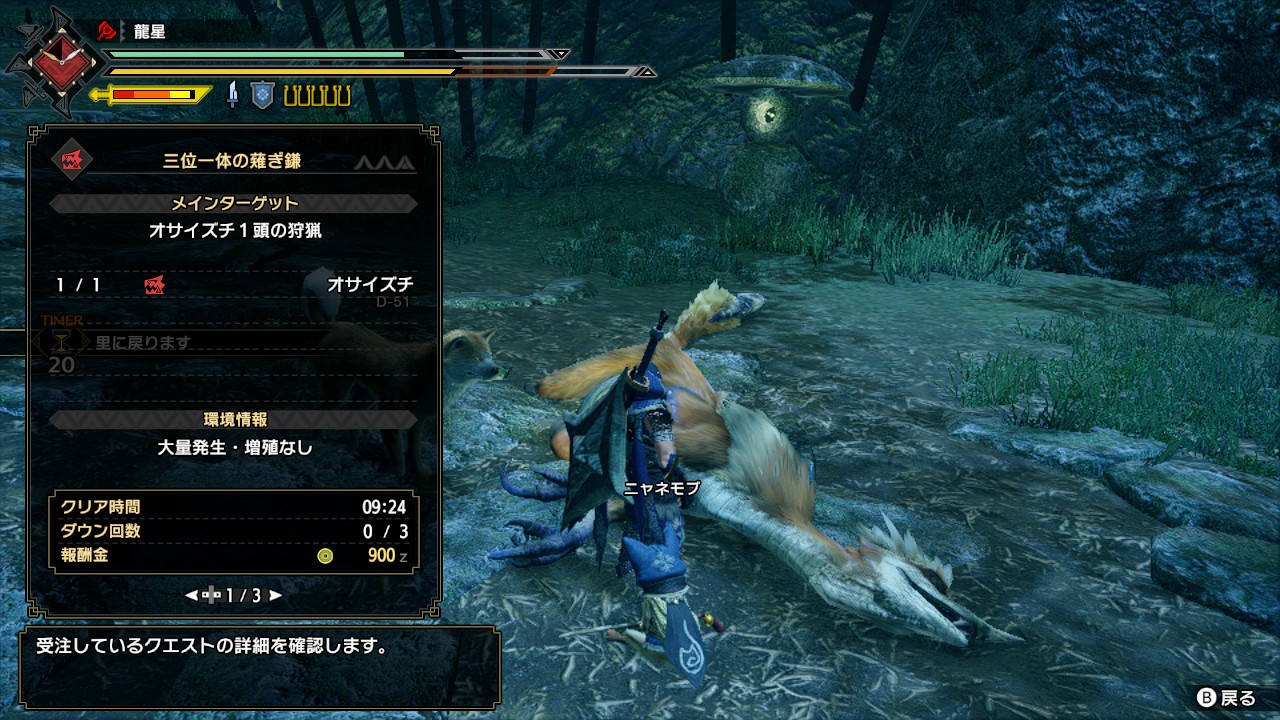Go to the next quest details page arrow

click(275, 595)
